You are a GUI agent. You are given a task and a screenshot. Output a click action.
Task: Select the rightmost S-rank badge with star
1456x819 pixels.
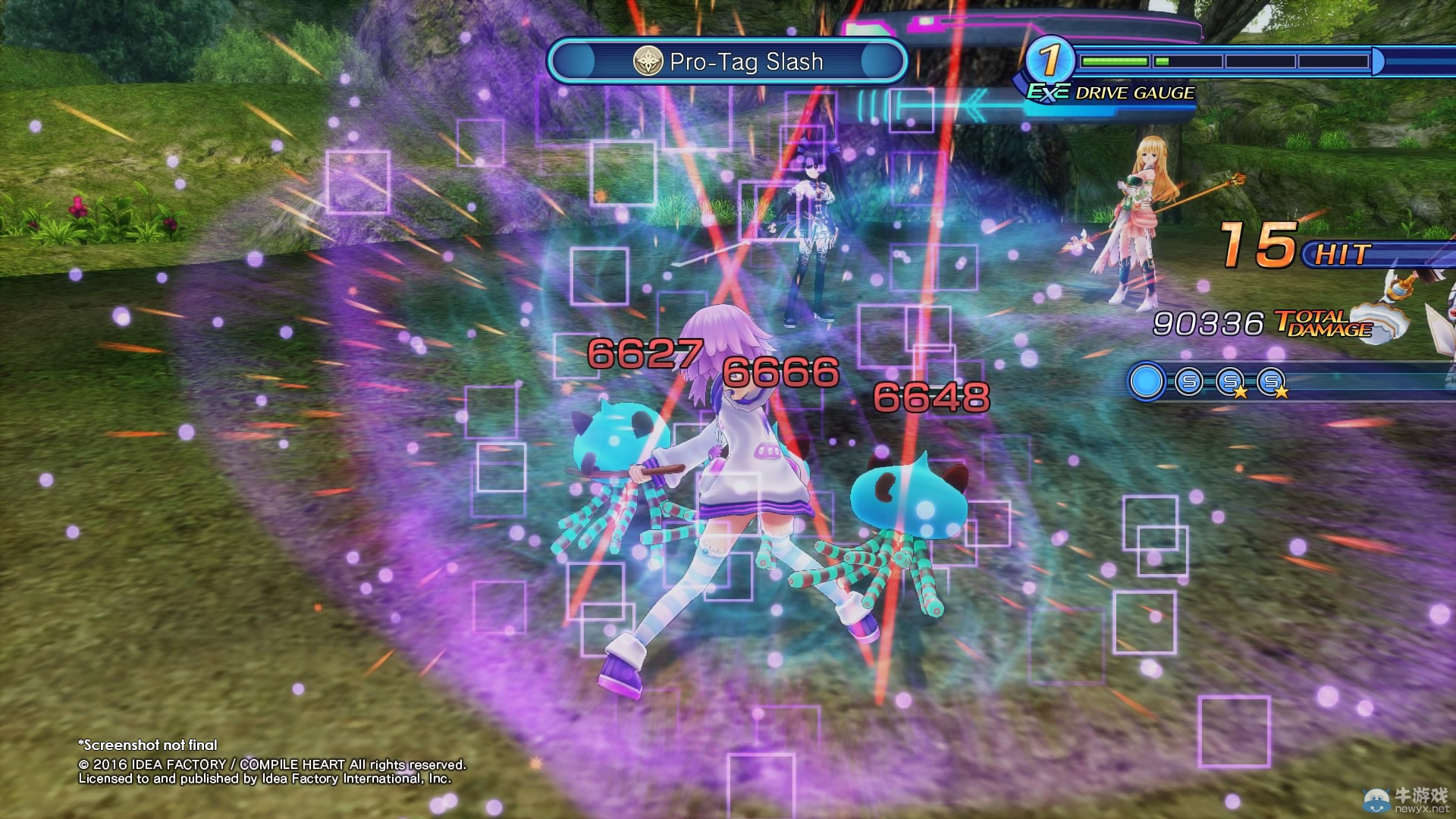pos(1271,381)
